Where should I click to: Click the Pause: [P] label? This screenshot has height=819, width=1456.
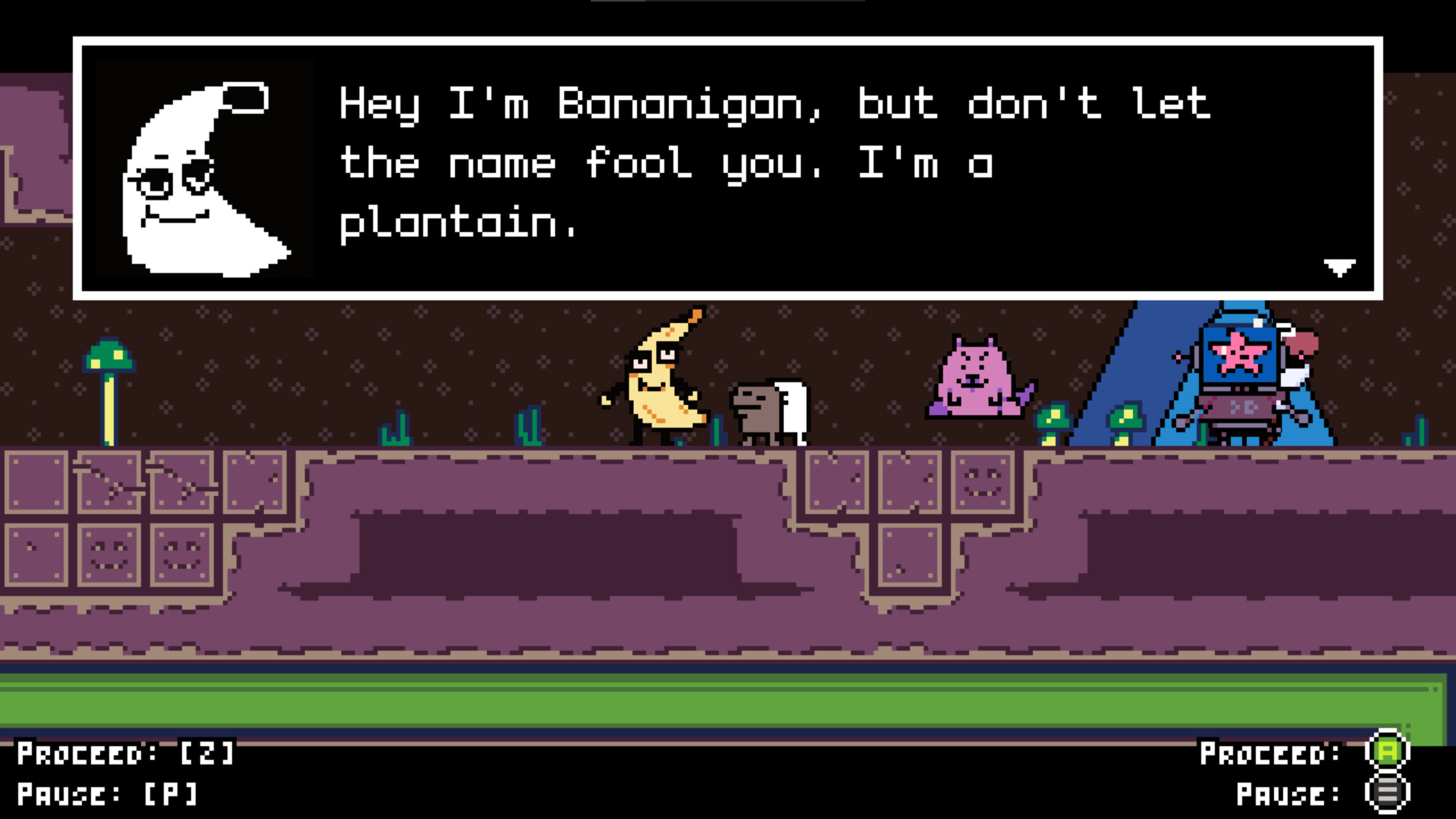pyautogui.click(x=106, y=795)
